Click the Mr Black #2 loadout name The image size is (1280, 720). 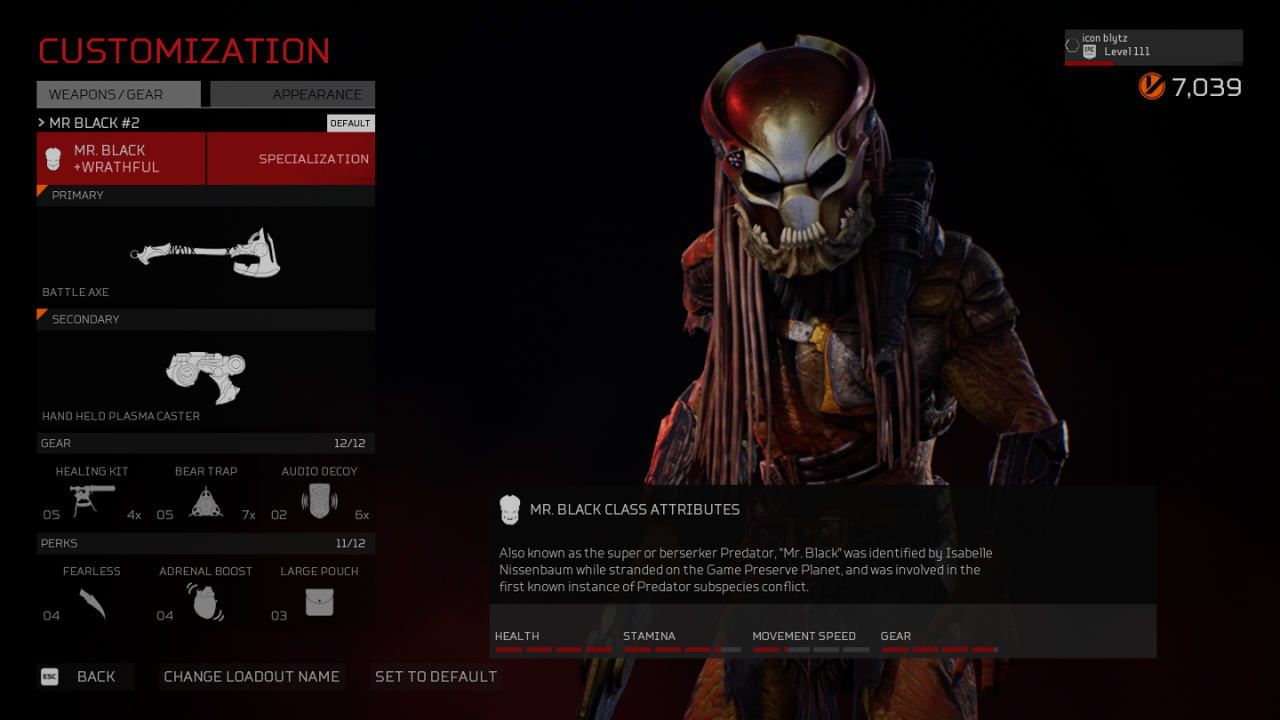95,123
